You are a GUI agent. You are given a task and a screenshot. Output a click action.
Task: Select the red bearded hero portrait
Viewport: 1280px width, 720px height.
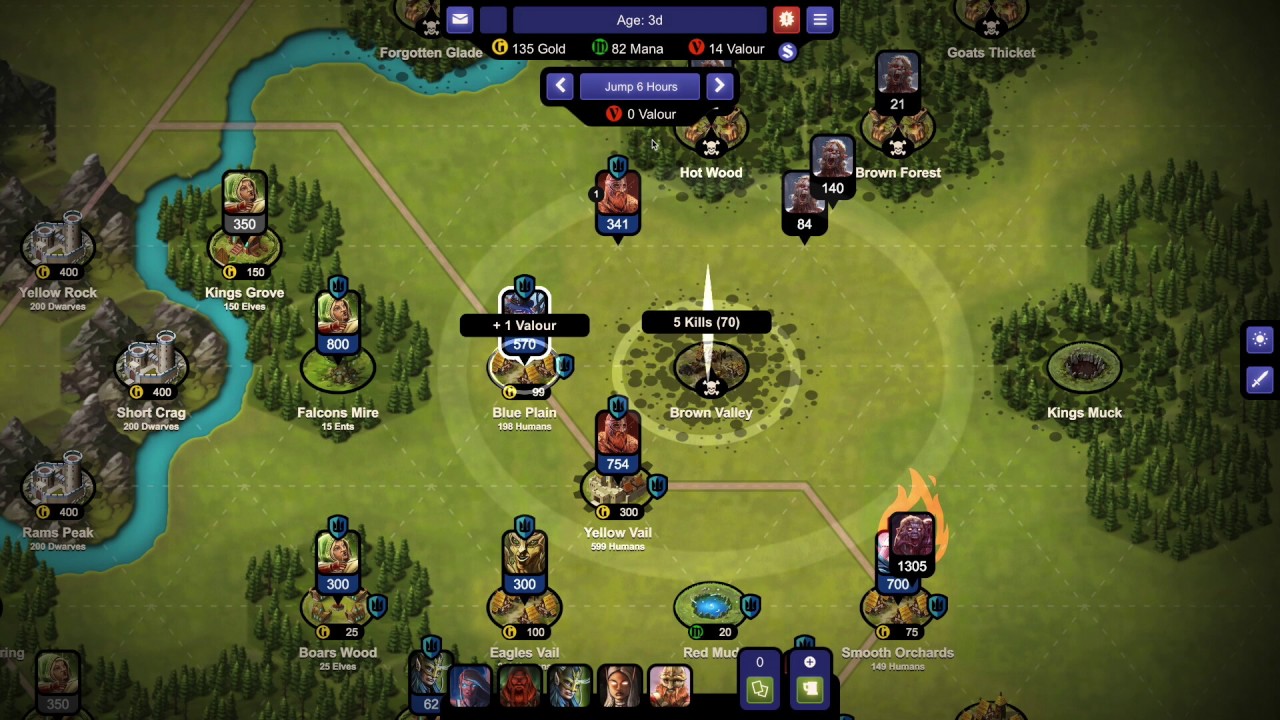click(519, 686)
